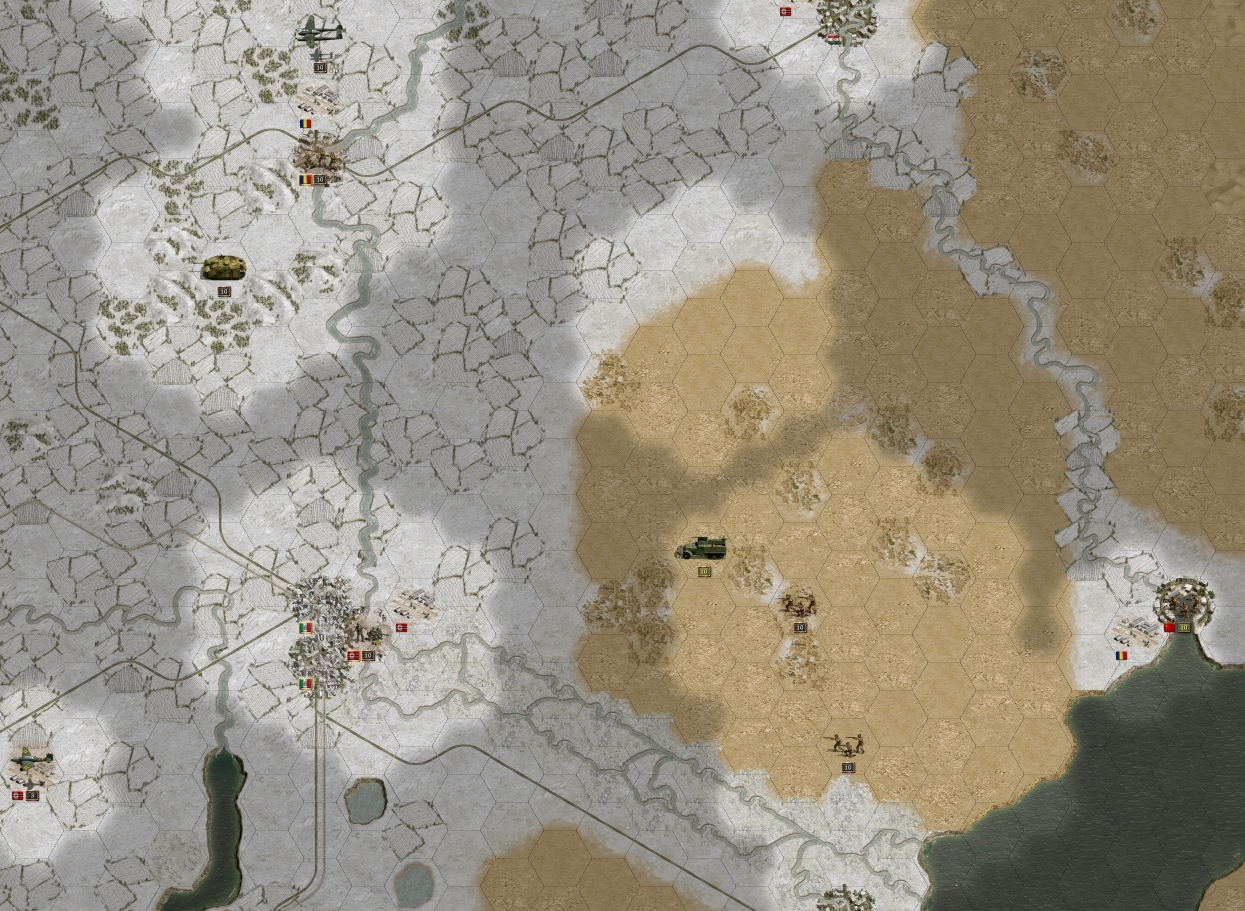Select the green half-track unit
Screen dimensions: 1245x911
click(x=701, y=548)
